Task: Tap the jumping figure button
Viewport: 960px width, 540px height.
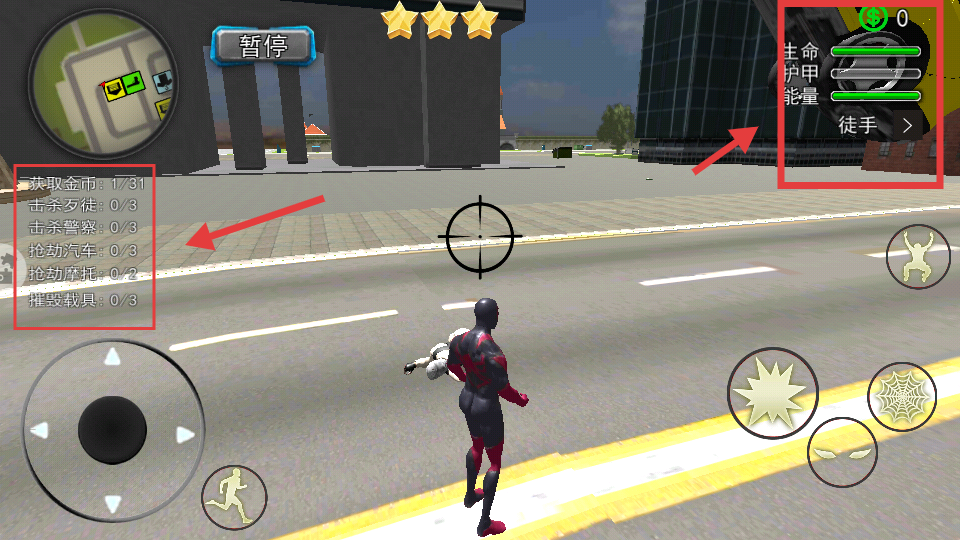Action: click(x=918, y=257)
